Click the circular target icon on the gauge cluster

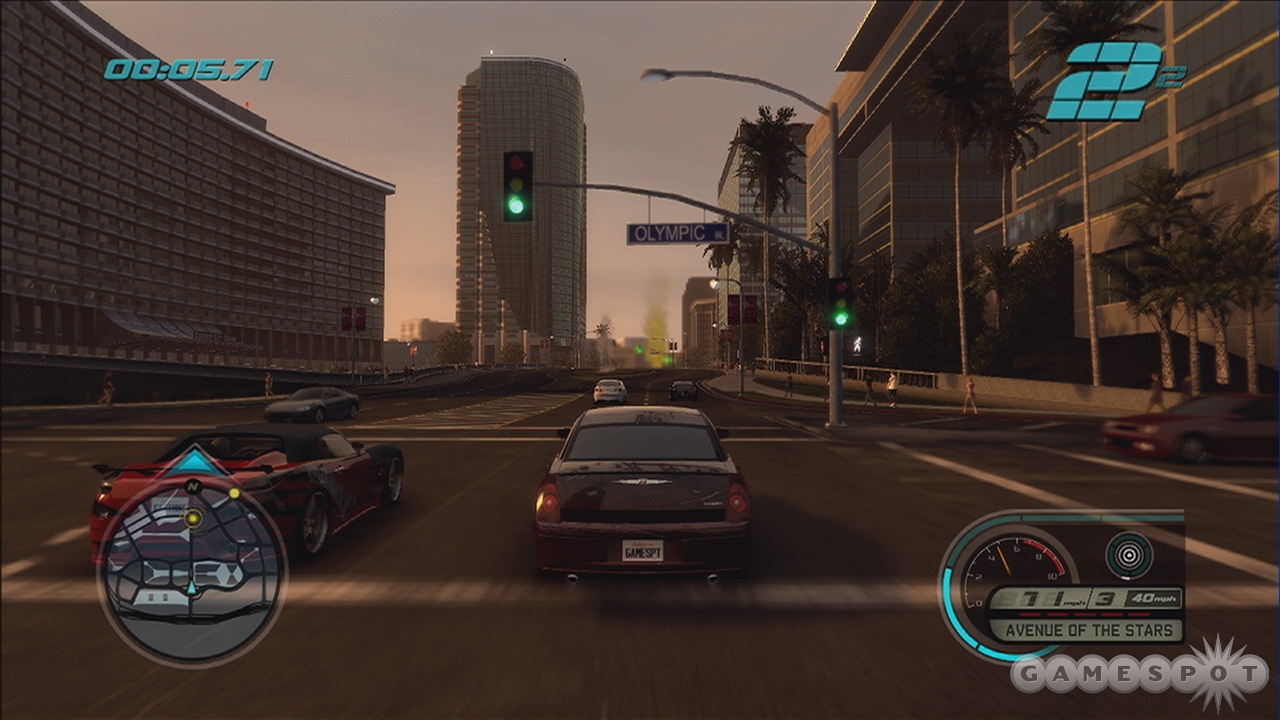[x=1128, y=554]
